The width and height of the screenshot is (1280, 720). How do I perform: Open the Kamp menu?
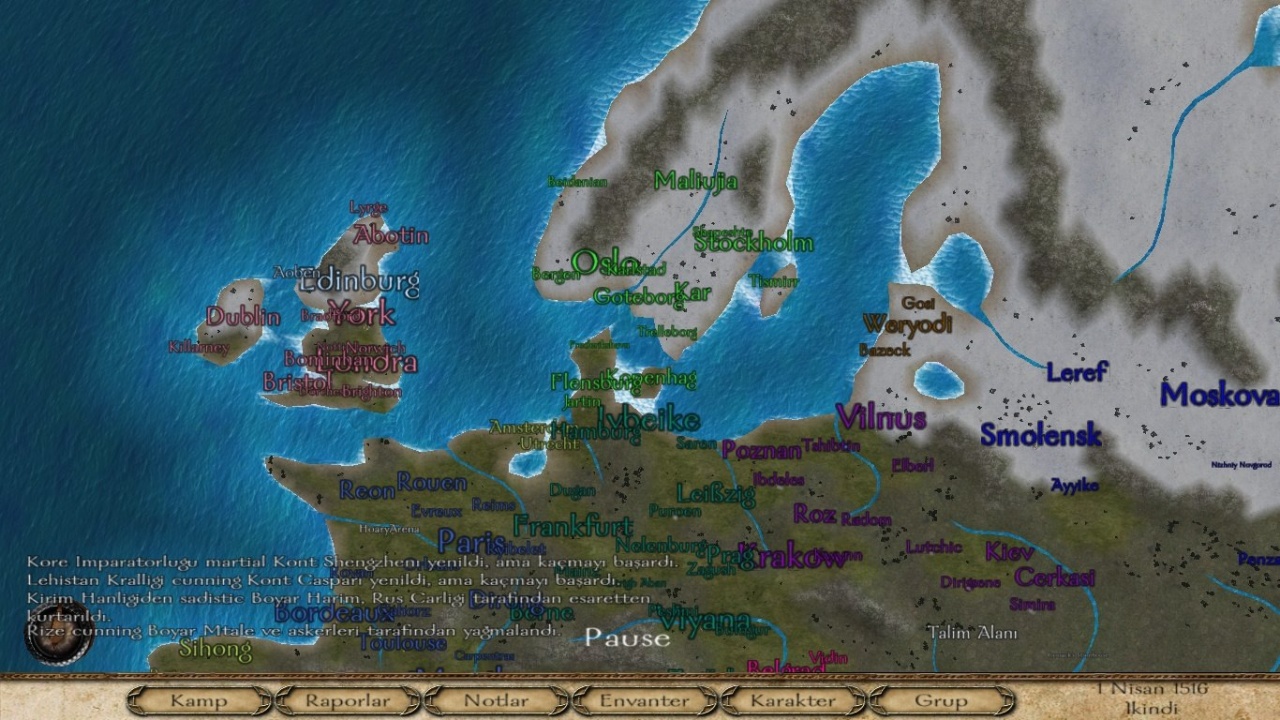click(199, 701)
